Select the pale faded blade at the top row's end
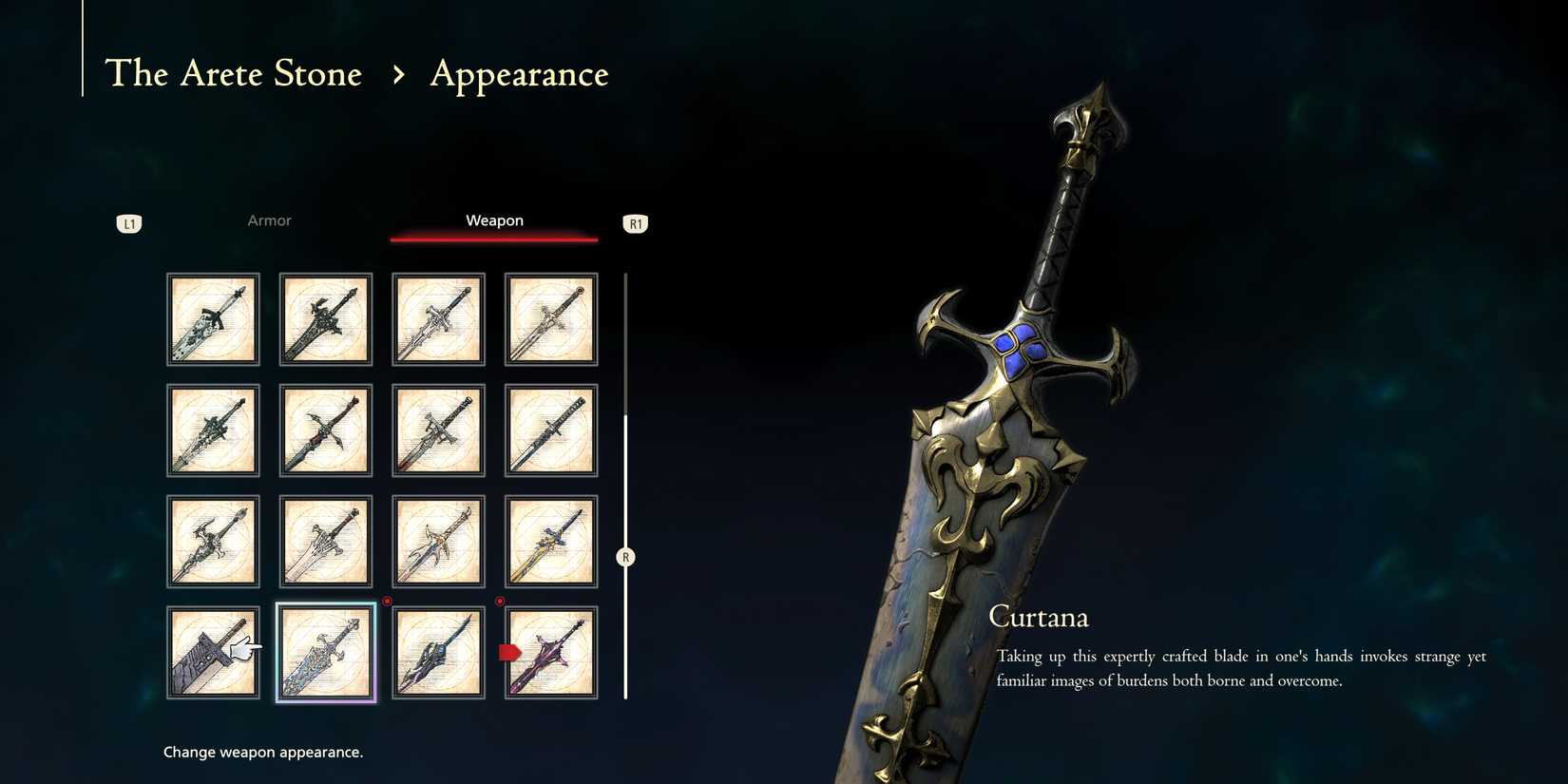The image size is (1568, 784). pos(551,319)
